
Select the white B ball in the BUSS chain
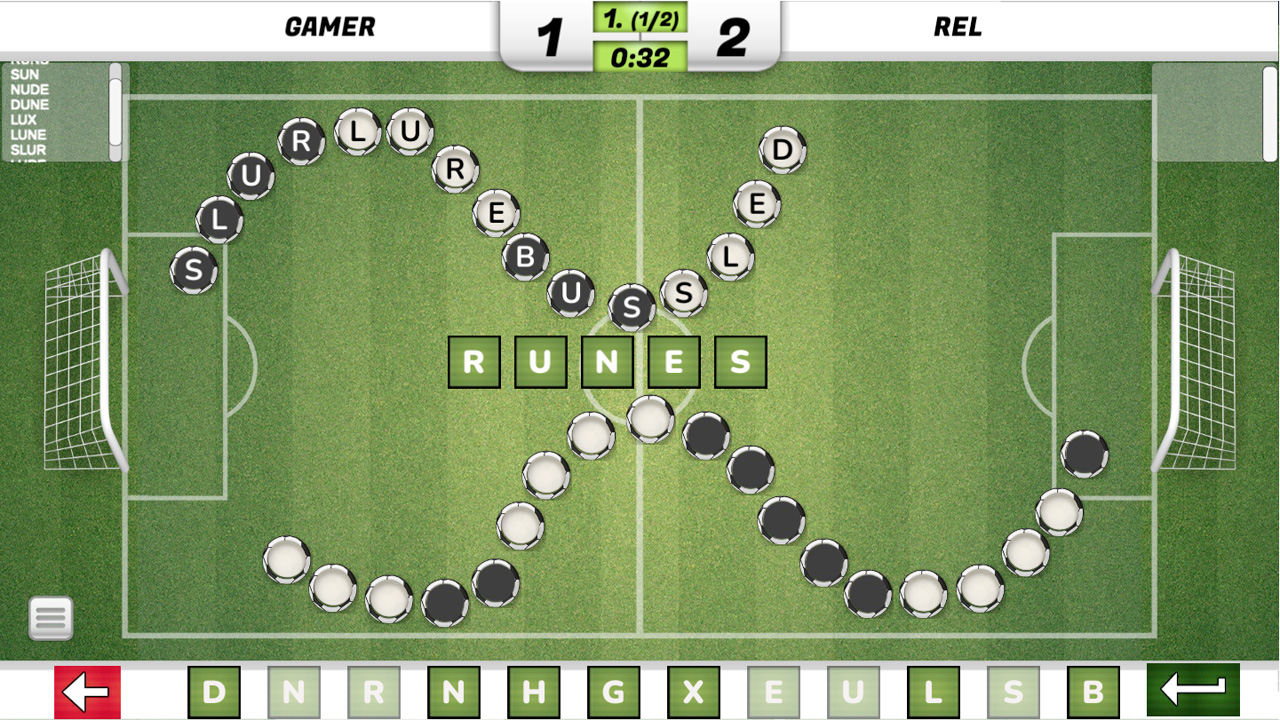click(527, 258)
